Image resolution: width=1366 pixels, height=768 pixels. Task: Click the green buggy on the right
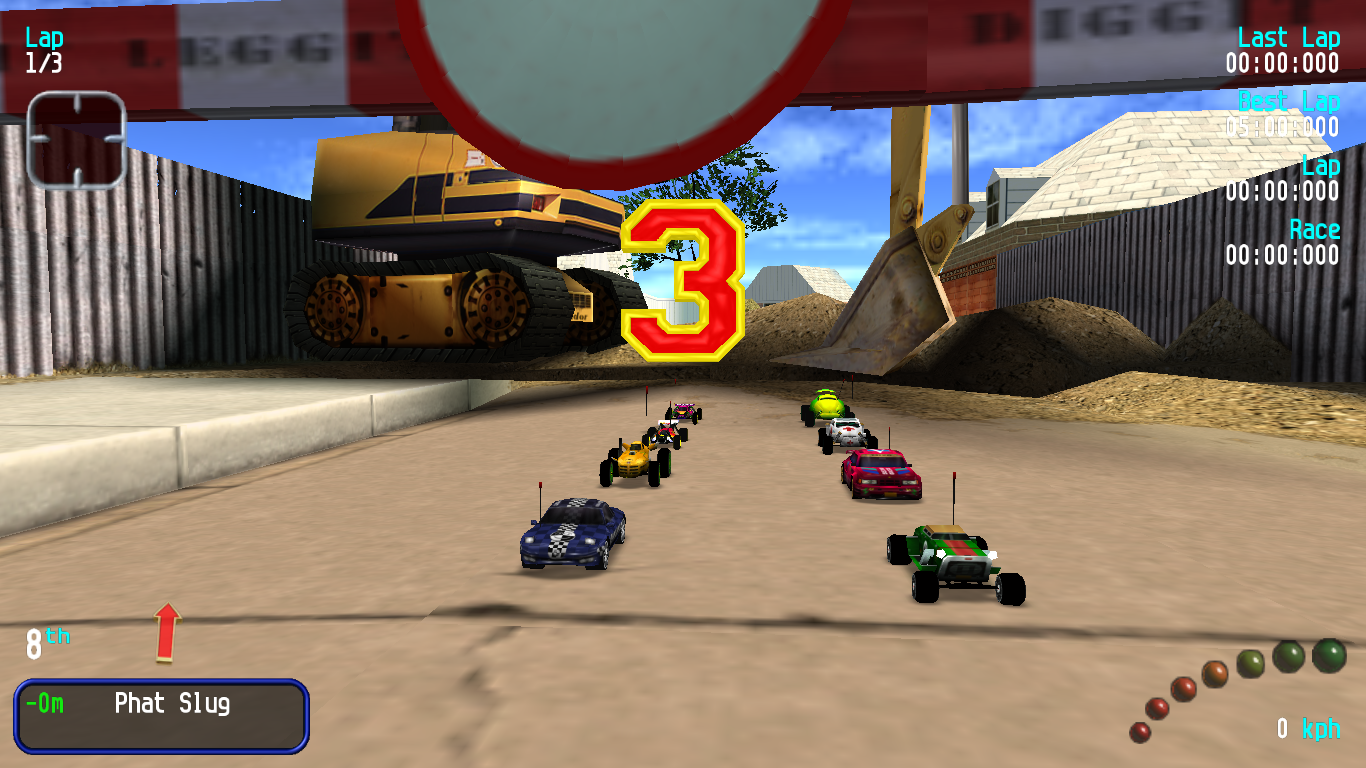pyautogui.click(x=958, y=560)
